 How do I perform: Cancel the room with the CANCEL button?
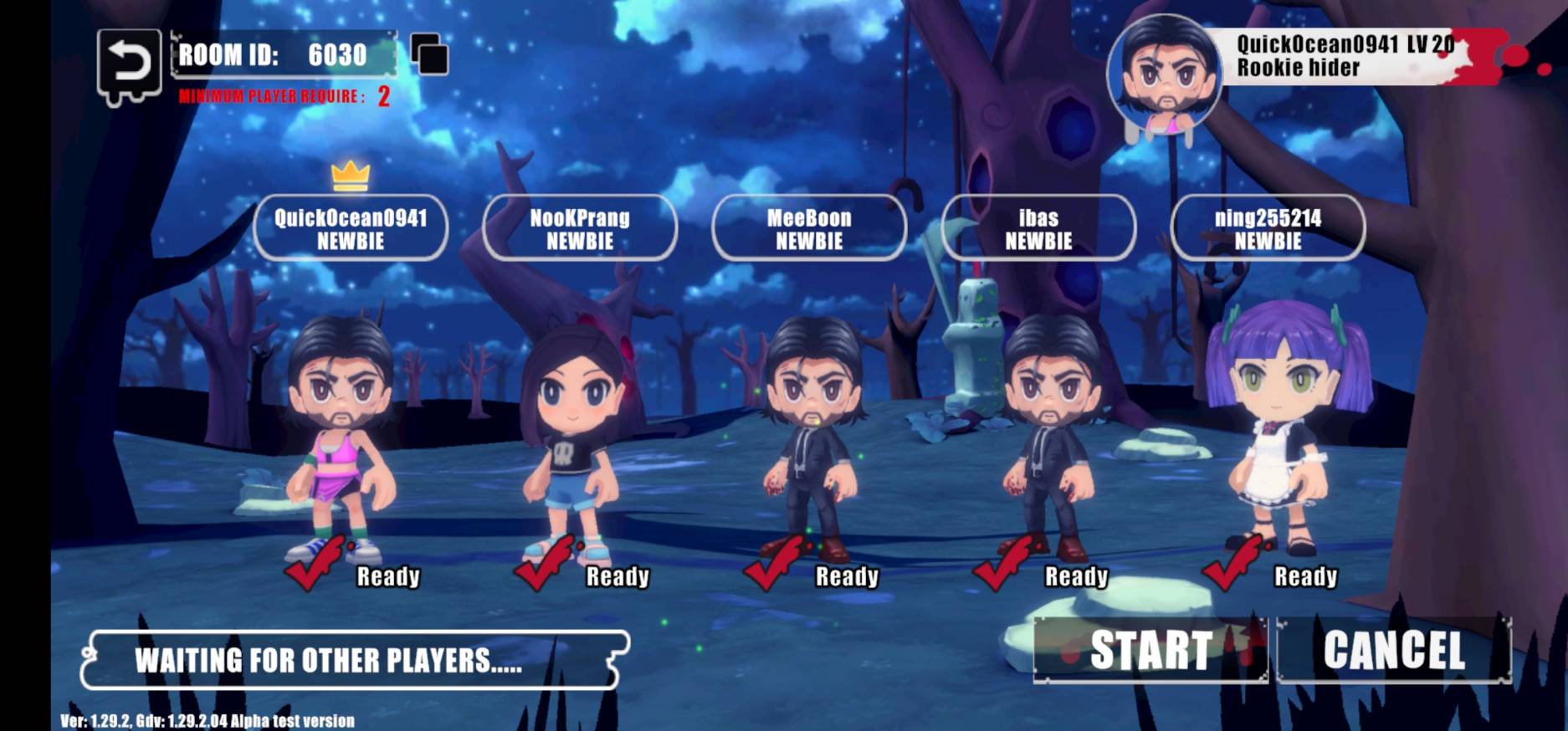(1394, 650)
